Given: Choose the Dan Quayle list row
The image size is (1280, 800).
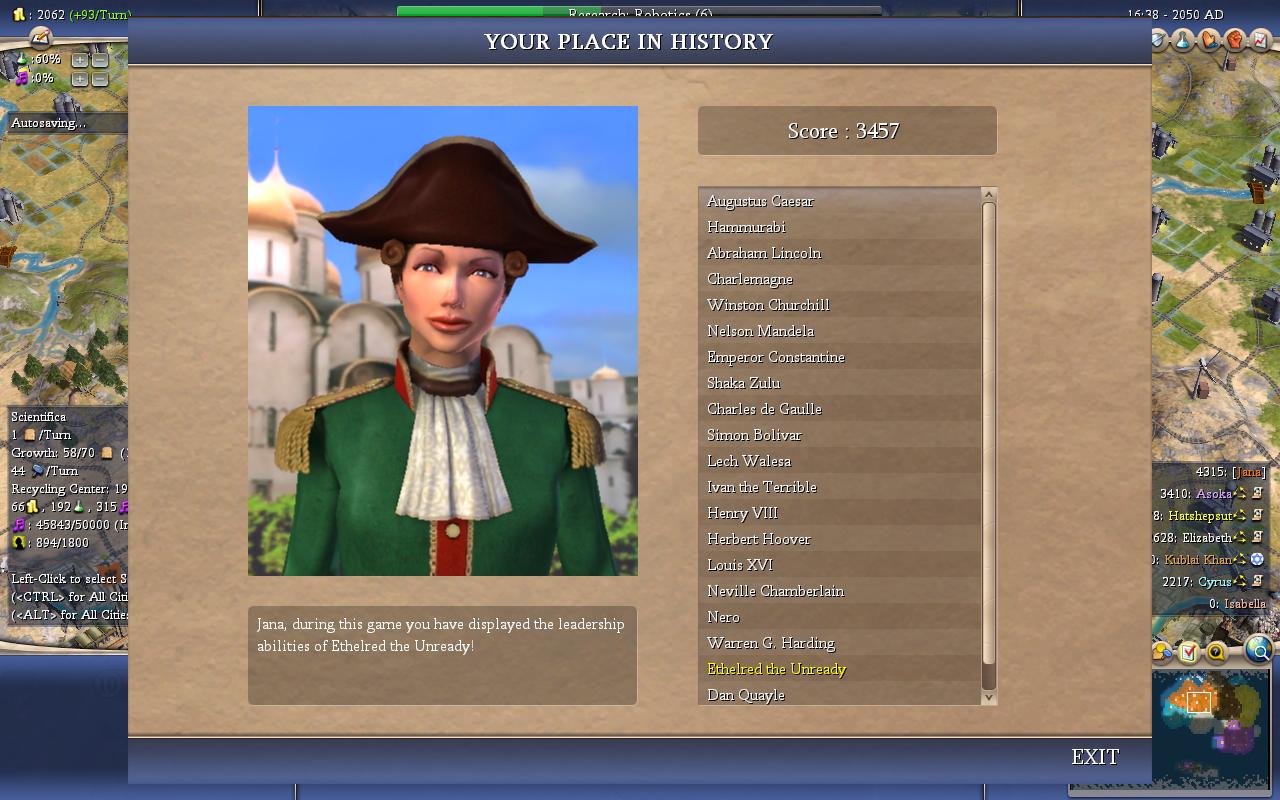Looking at the screenshot, I should click(x=746, y=695).
